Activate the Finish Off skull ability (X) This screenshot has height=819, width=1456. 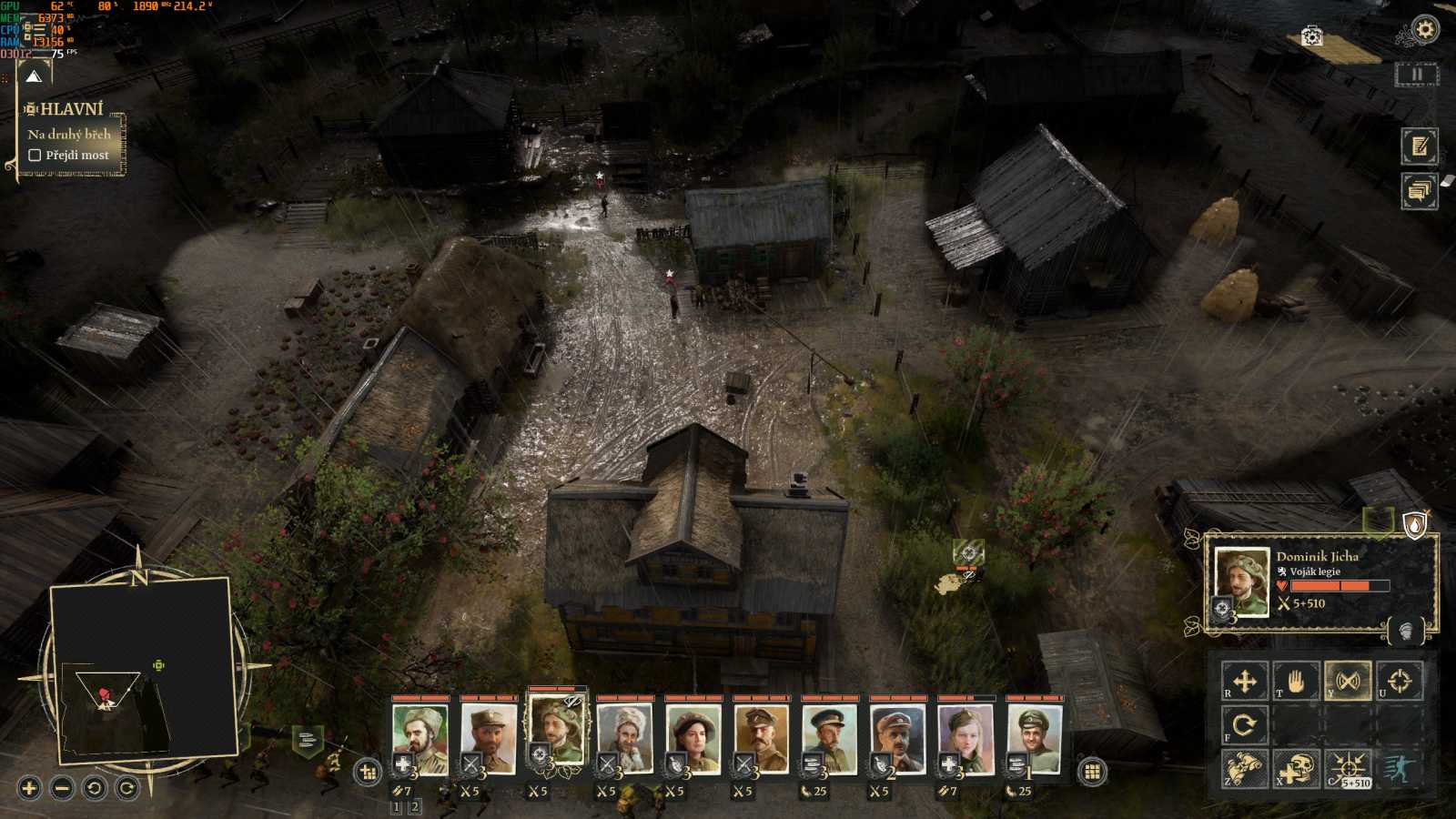[x=1295, y=767]
